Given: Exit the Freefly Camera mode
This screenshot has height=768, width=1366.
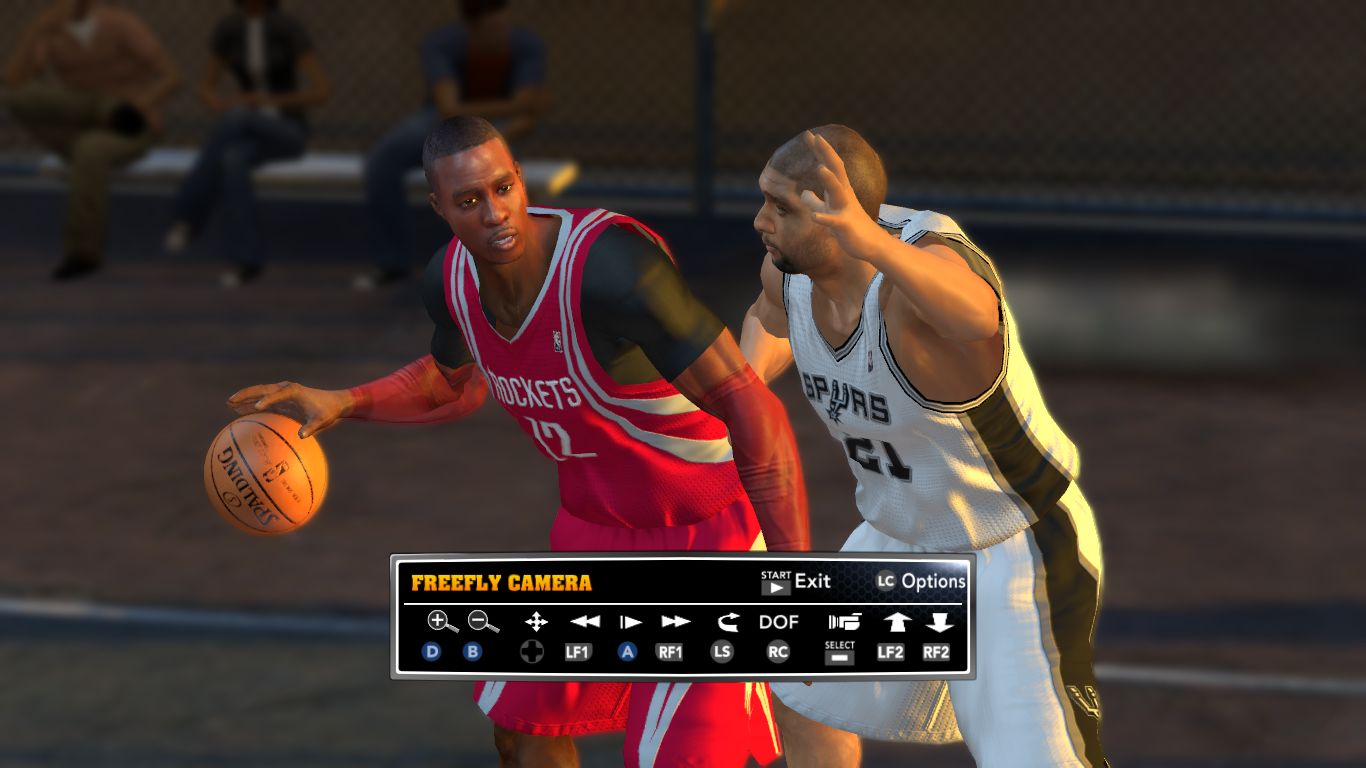Looking at the screenshot, I should (x=796, y=582).
